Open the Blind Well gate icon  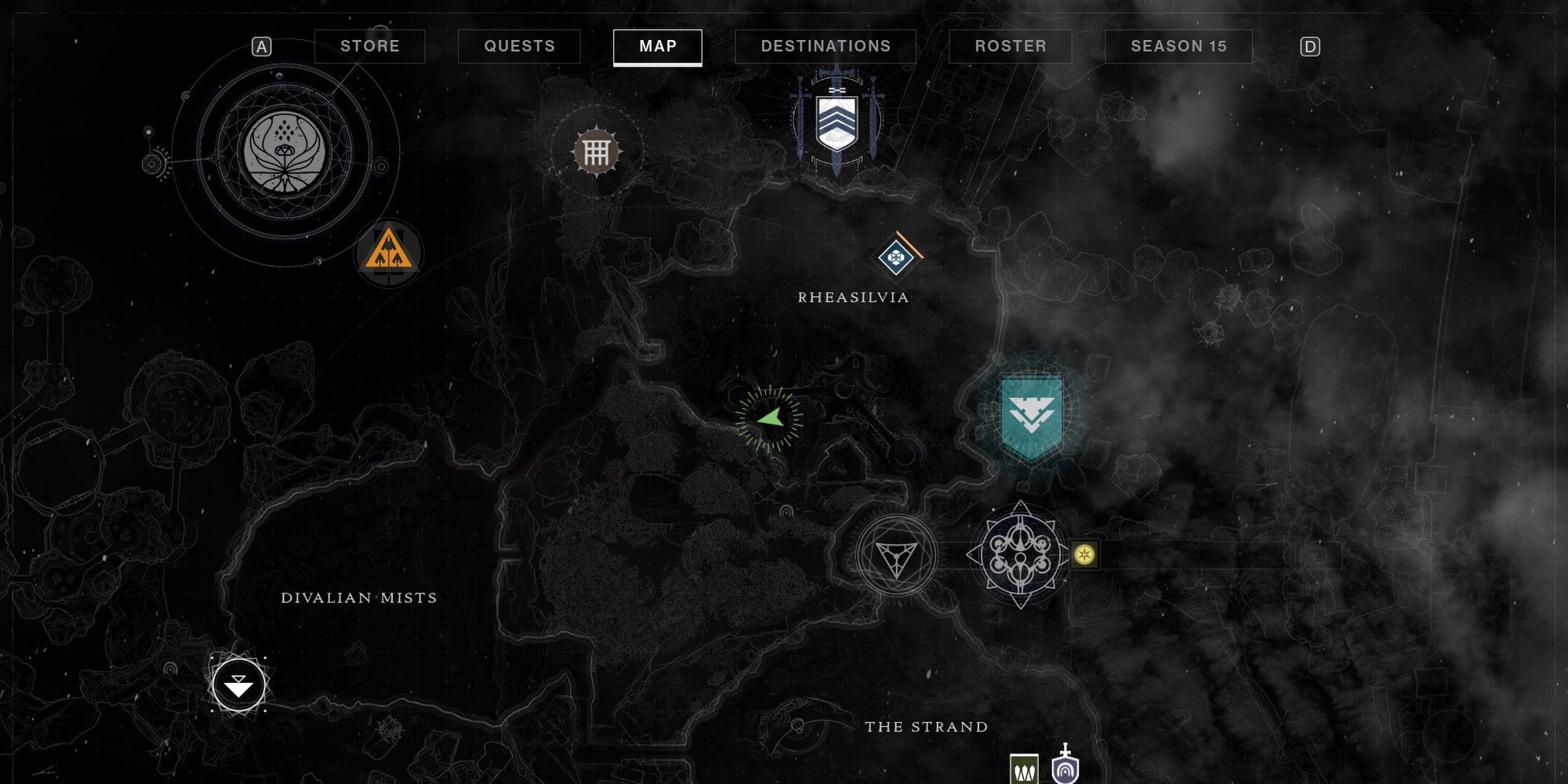coord(597,151)
